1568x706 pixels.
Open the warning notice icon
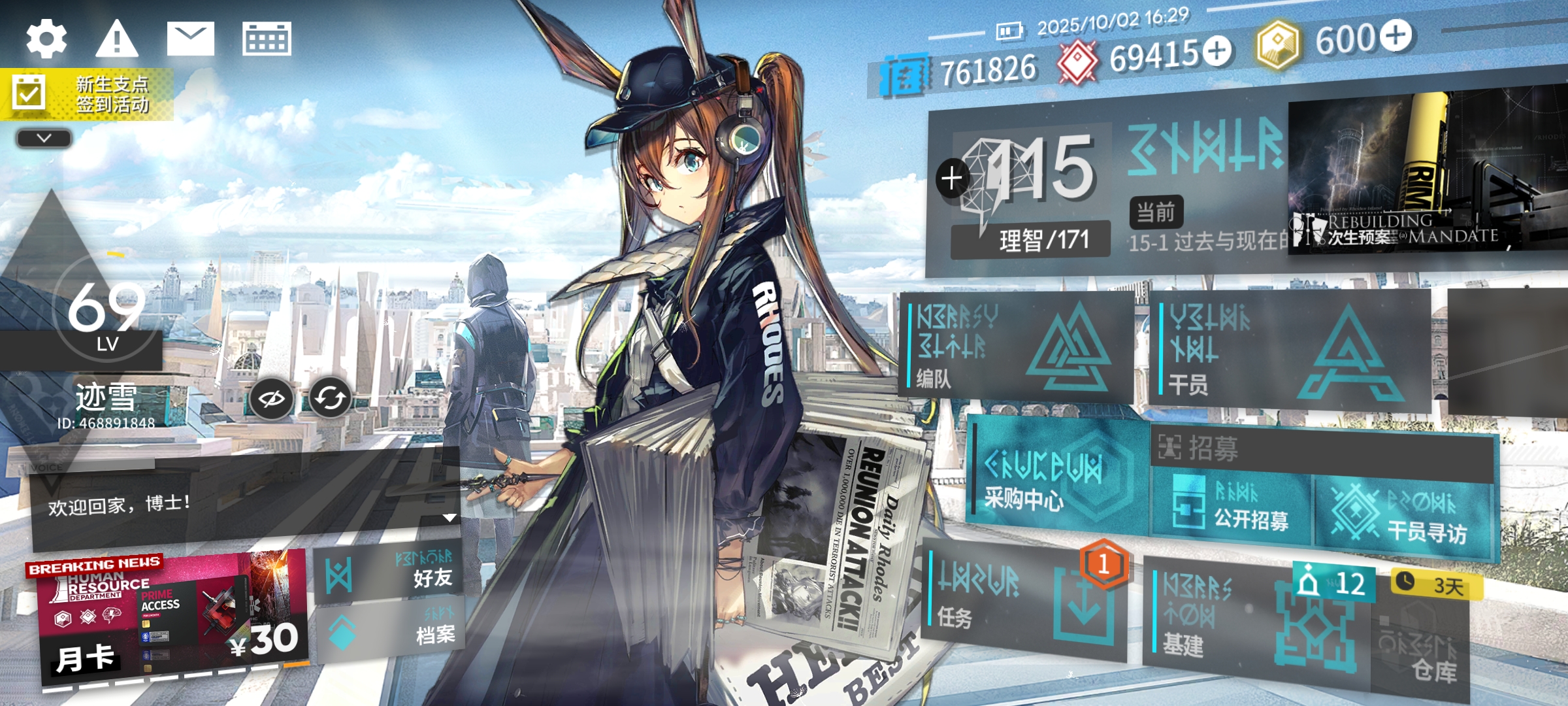(117, 39)
